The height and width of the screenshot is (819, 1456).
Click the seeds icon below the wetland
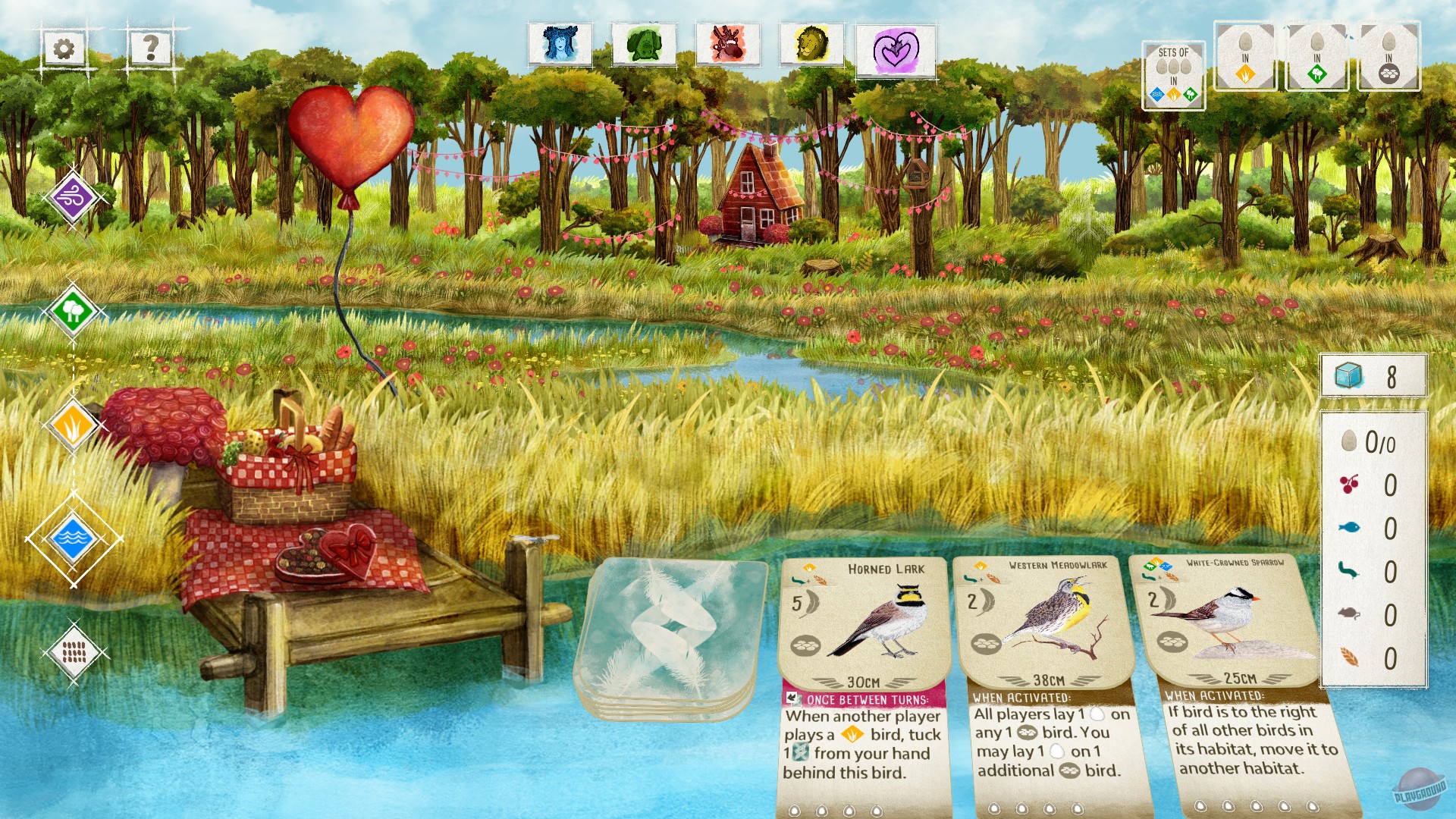coord(74,652)
